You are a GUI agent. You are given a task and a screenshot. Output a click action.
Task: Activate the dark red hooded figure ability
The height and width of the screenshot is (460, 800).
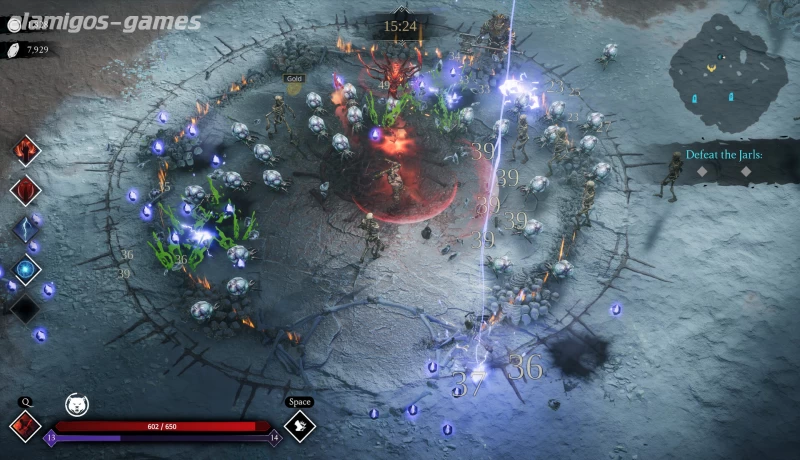coord(25,190)
